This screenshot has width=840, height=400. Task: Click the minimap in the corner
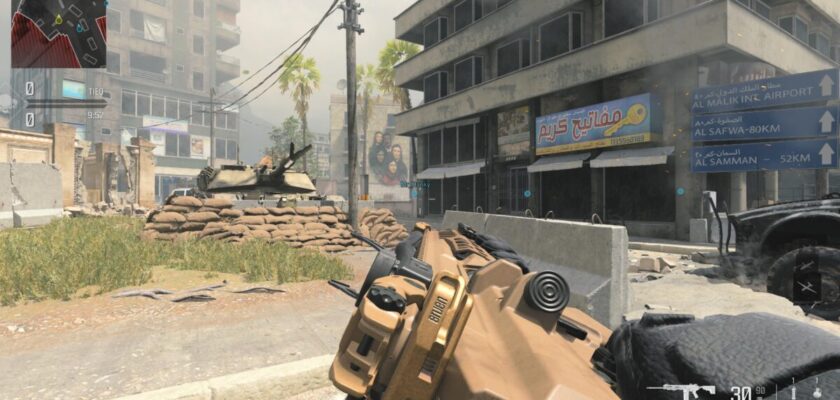(x=58, y=33)
